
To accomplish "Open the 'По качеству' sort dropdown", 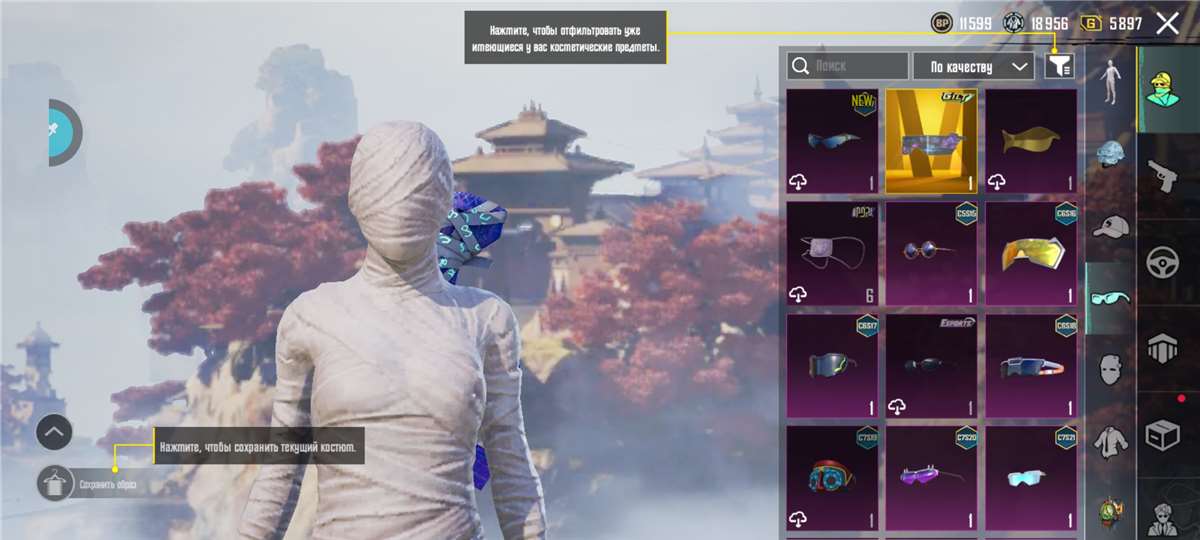I will (x=973, y=66).
